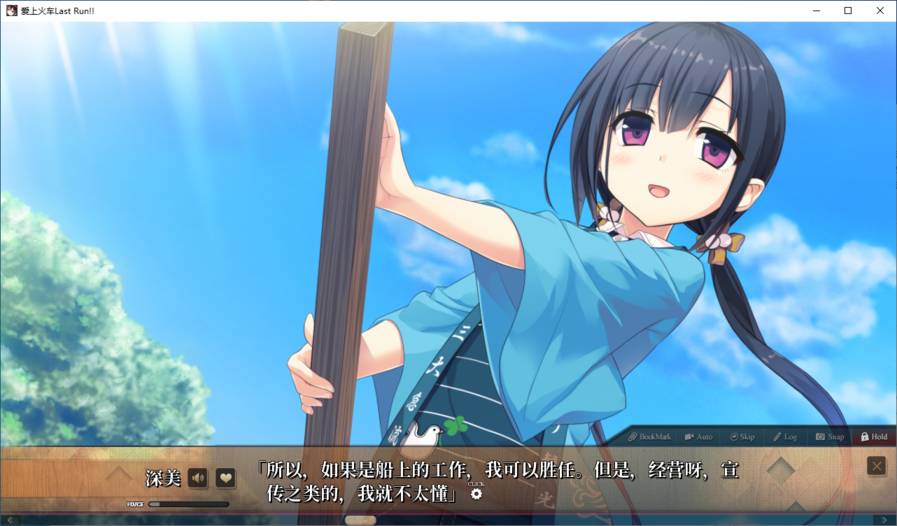Image resolution: width=897 pixels, height=526 pixels.
Task: Take a Snap screenshot
Action: pos(829,437)
